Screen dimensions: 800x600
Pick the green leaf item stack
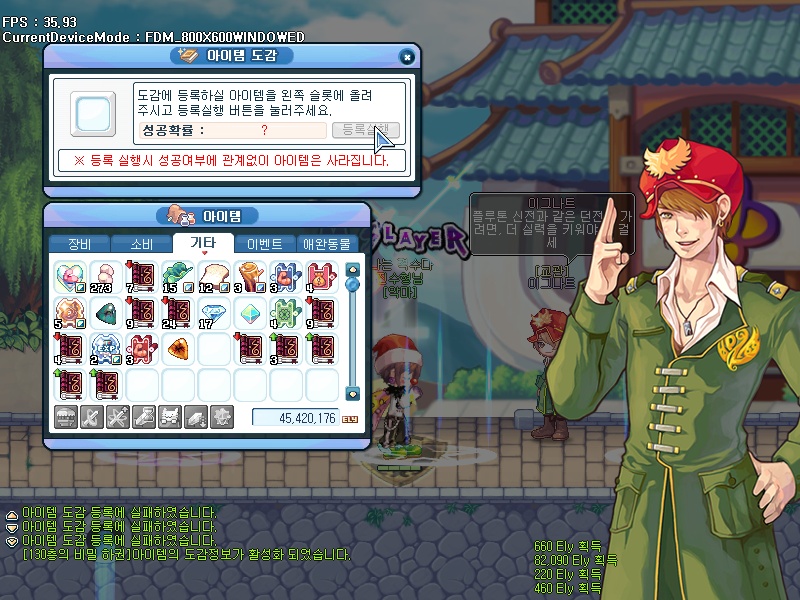tap(177, 275)
